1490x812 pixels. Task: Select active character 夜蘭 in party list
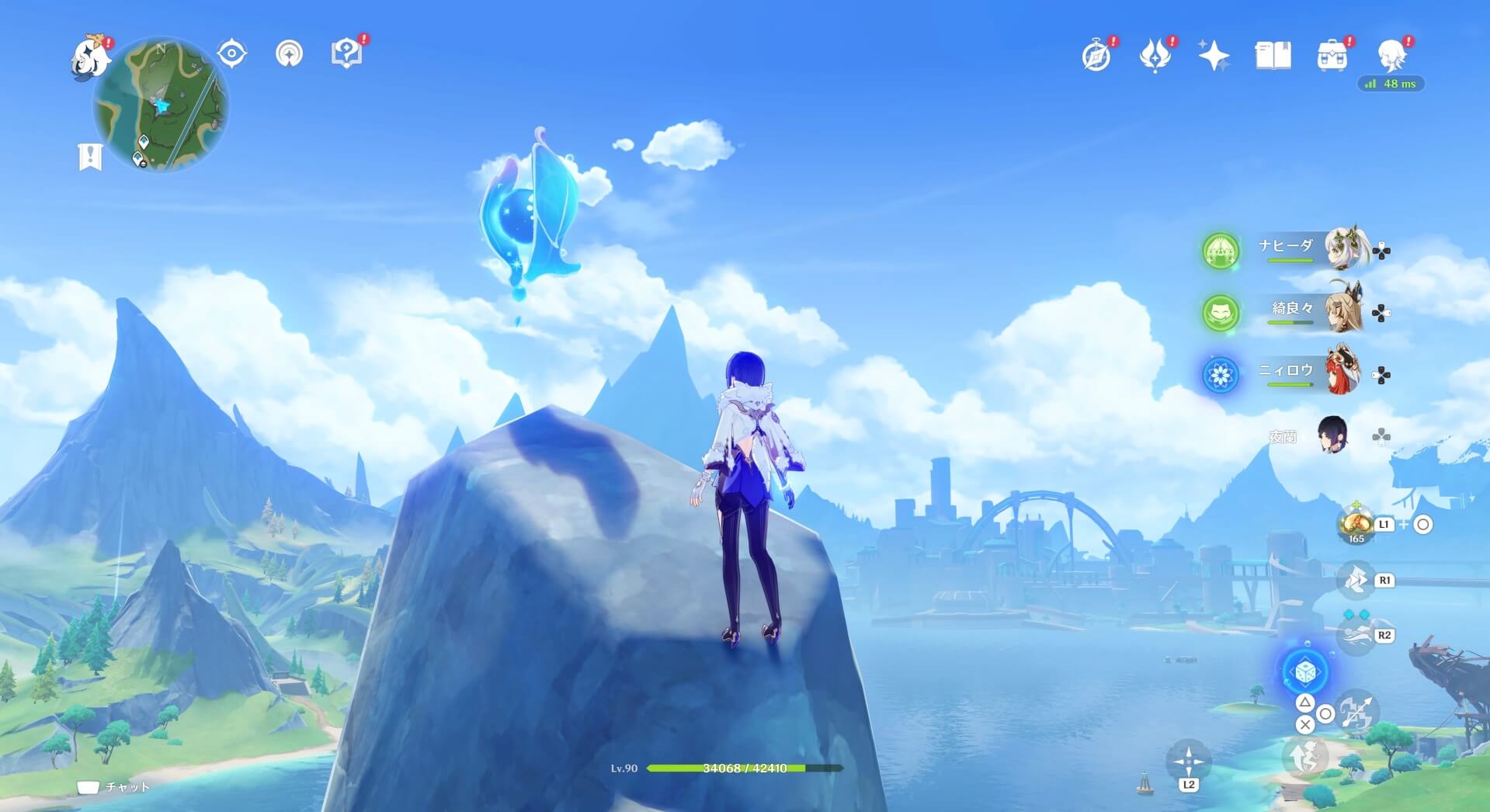1333,435
